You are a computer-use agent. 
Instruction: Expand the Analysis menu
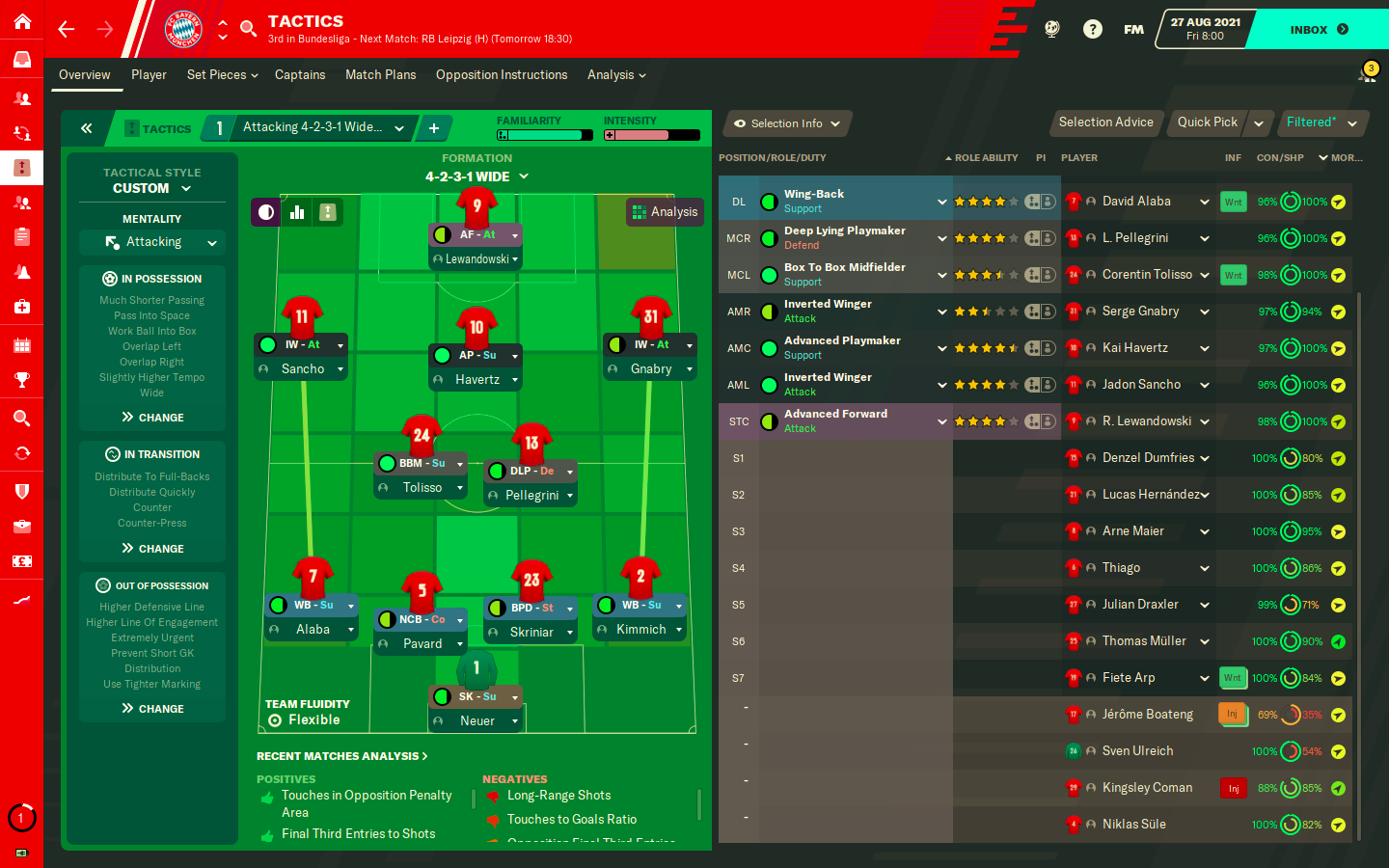tap(616, 75)
